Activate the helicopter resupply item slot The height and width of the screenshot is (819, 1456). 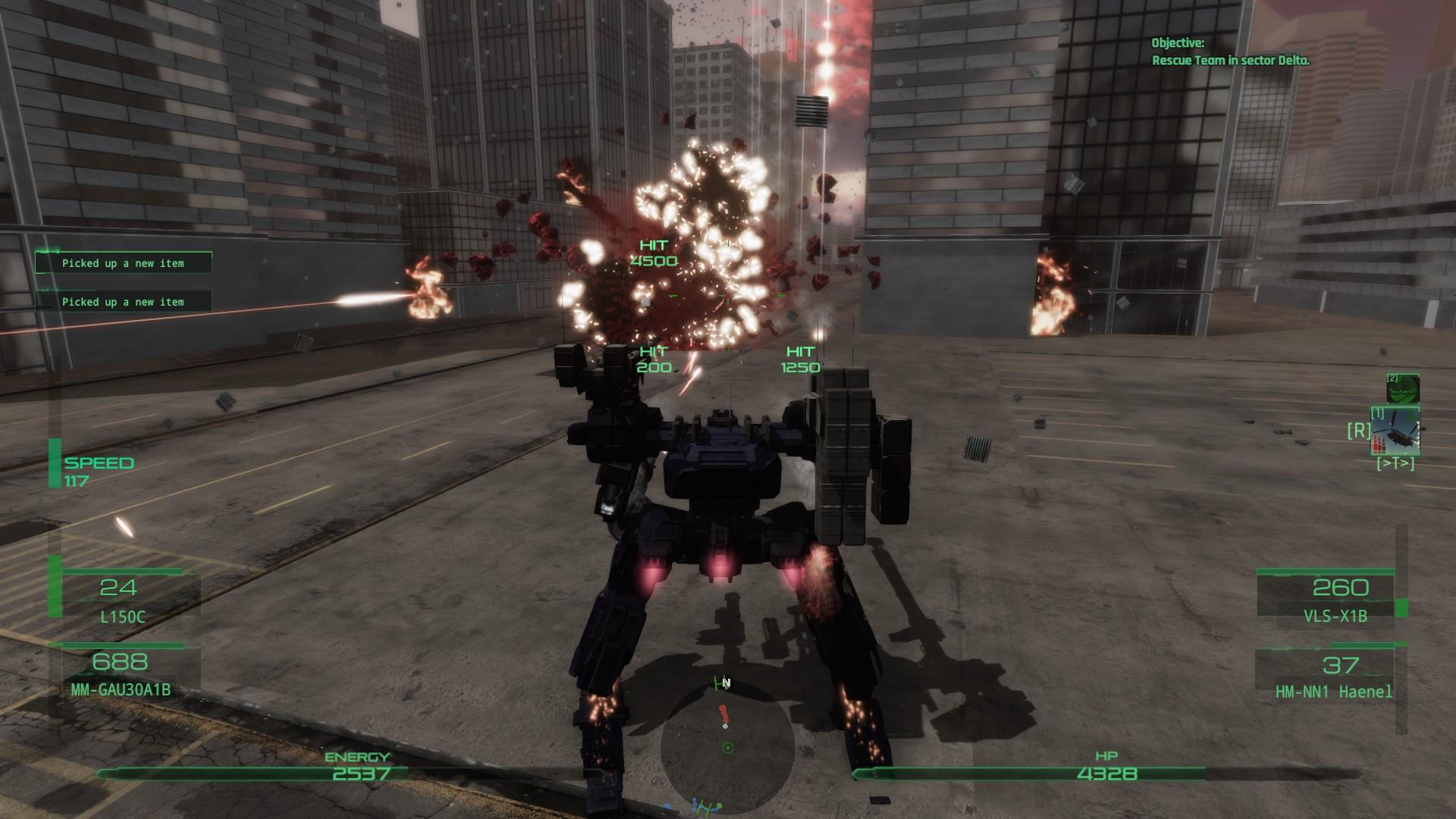pos(1400,432)
